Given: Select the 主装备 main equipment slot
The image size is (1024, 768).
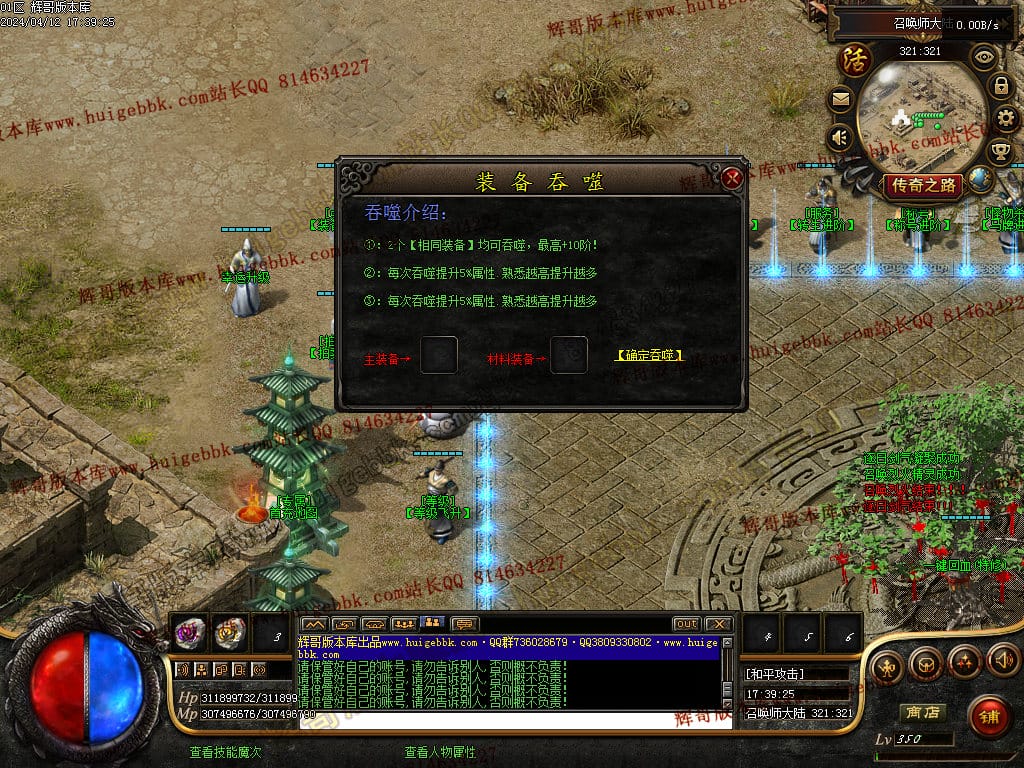Looking at the screenshot, I should click(x=439, y=355).
